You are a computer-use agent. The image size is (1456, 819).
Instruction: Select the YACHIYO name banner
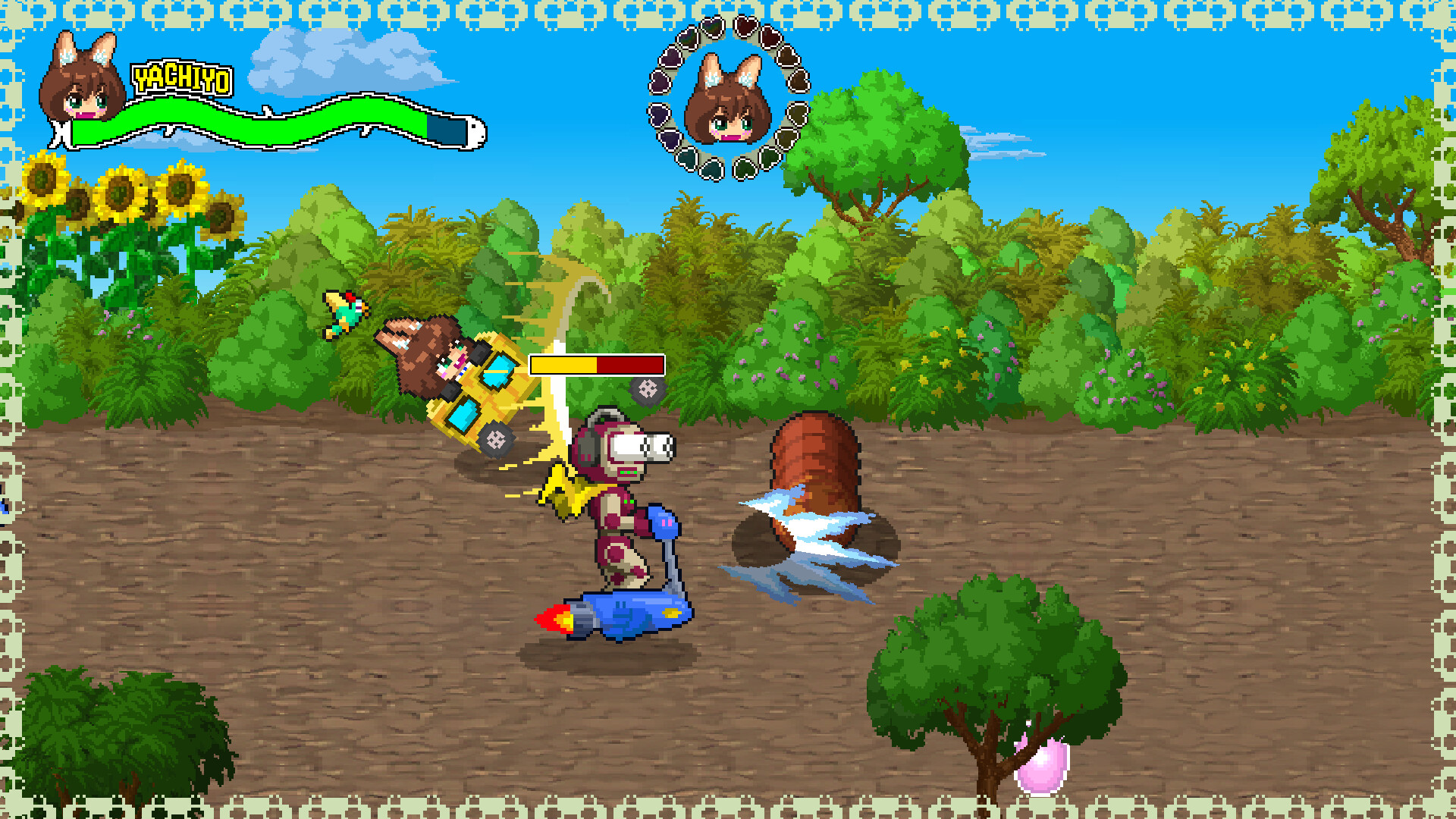(x=180, y=76)
